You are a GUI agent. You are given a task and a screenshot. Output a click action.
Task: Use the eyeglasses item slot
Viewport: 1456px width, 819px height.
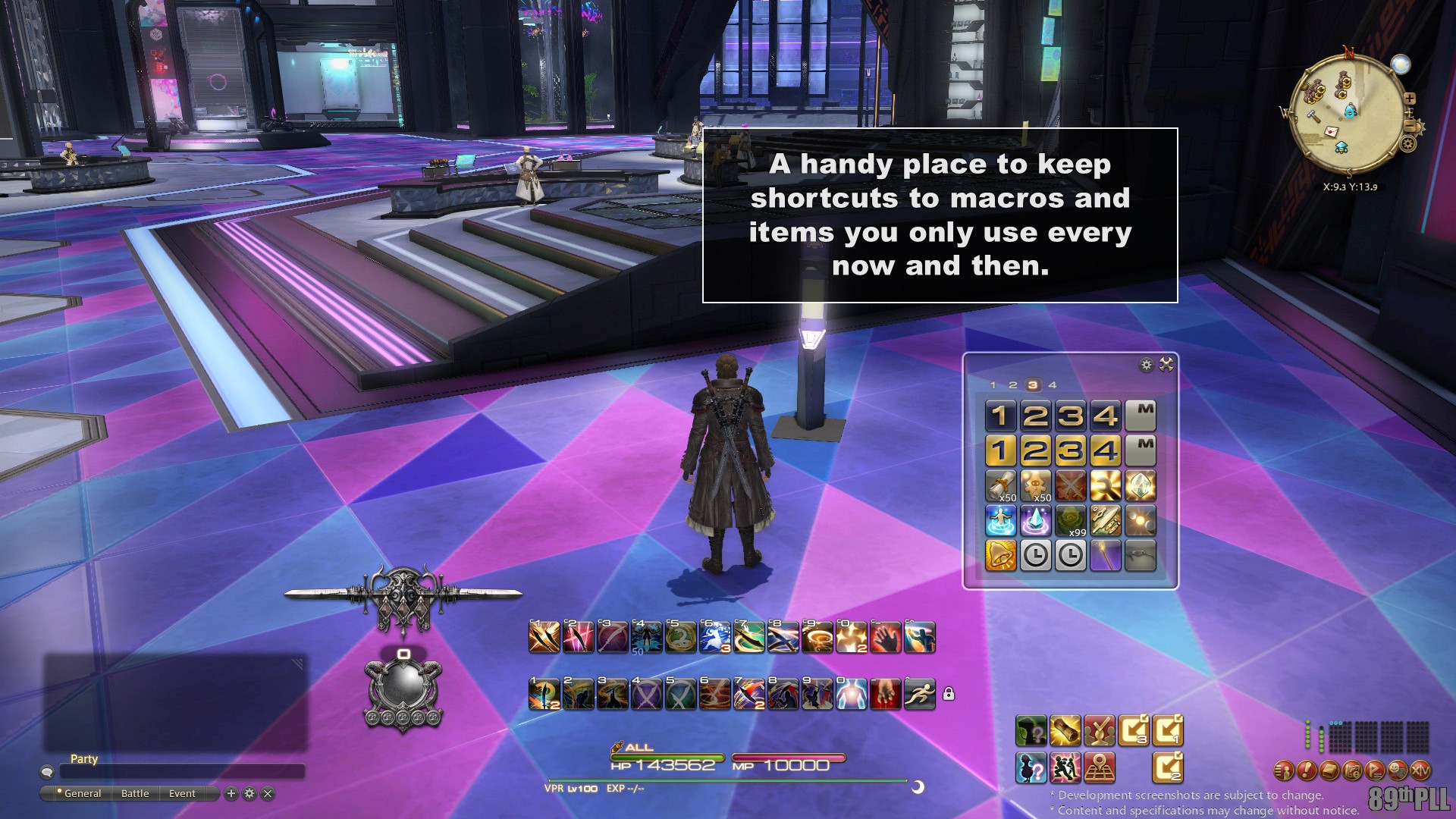pos(1140,556)
